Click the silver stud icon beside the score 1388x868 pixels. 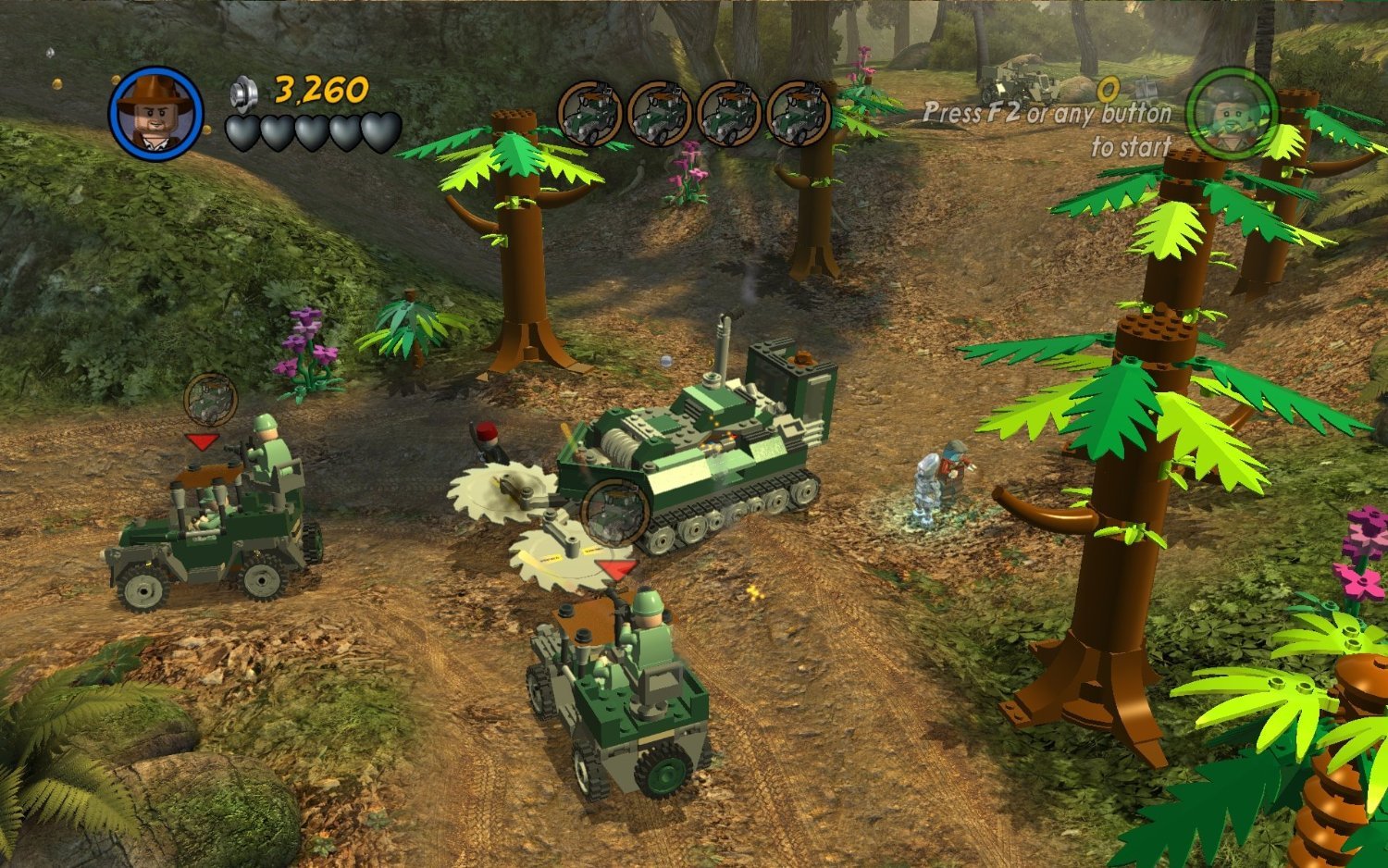tap(242, 93)
